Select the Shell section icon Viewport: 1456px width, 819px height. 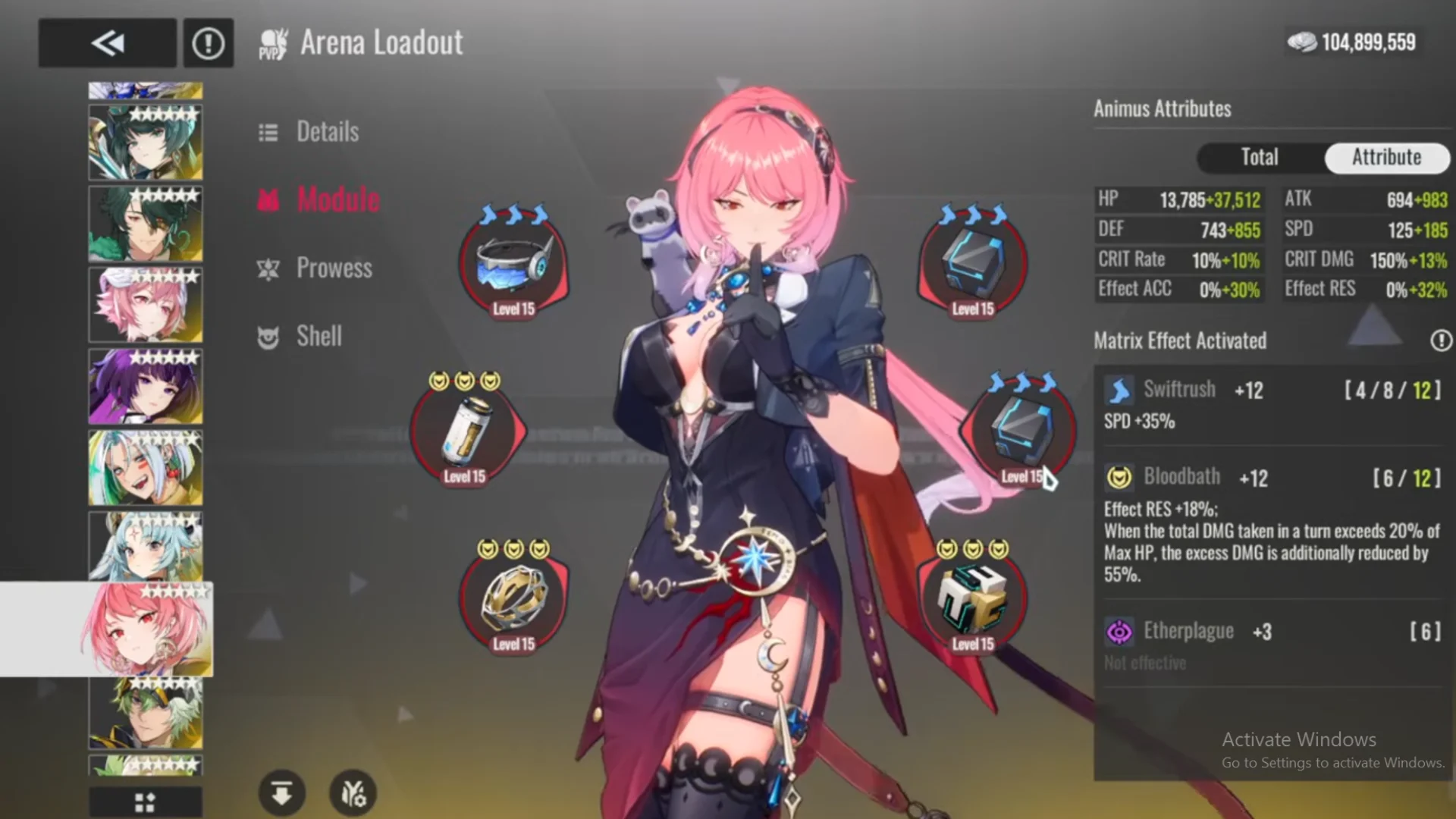(269, 337)
